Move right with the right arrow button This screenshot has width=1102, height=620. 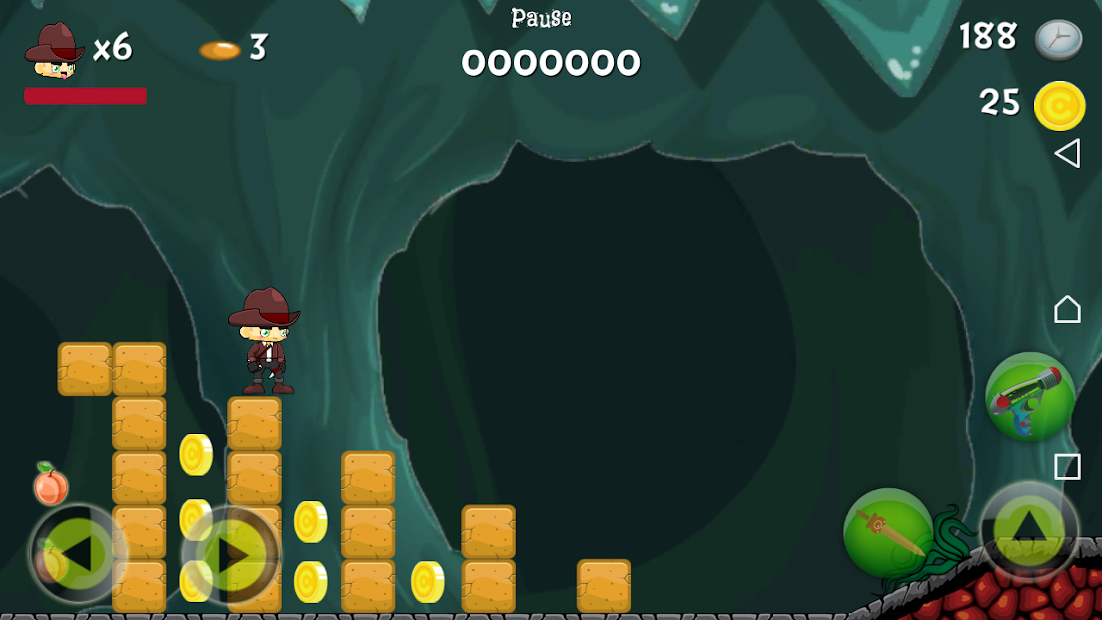pos(230,553)
